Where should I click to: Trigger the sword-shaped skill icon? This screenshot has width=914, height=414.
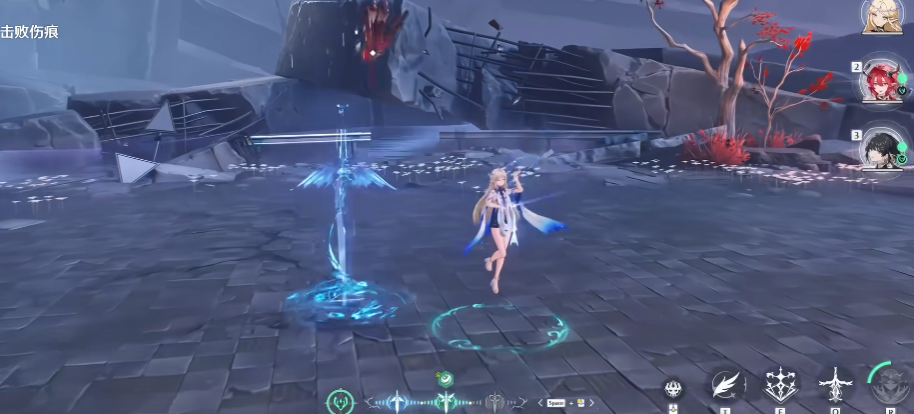(834, 385)
